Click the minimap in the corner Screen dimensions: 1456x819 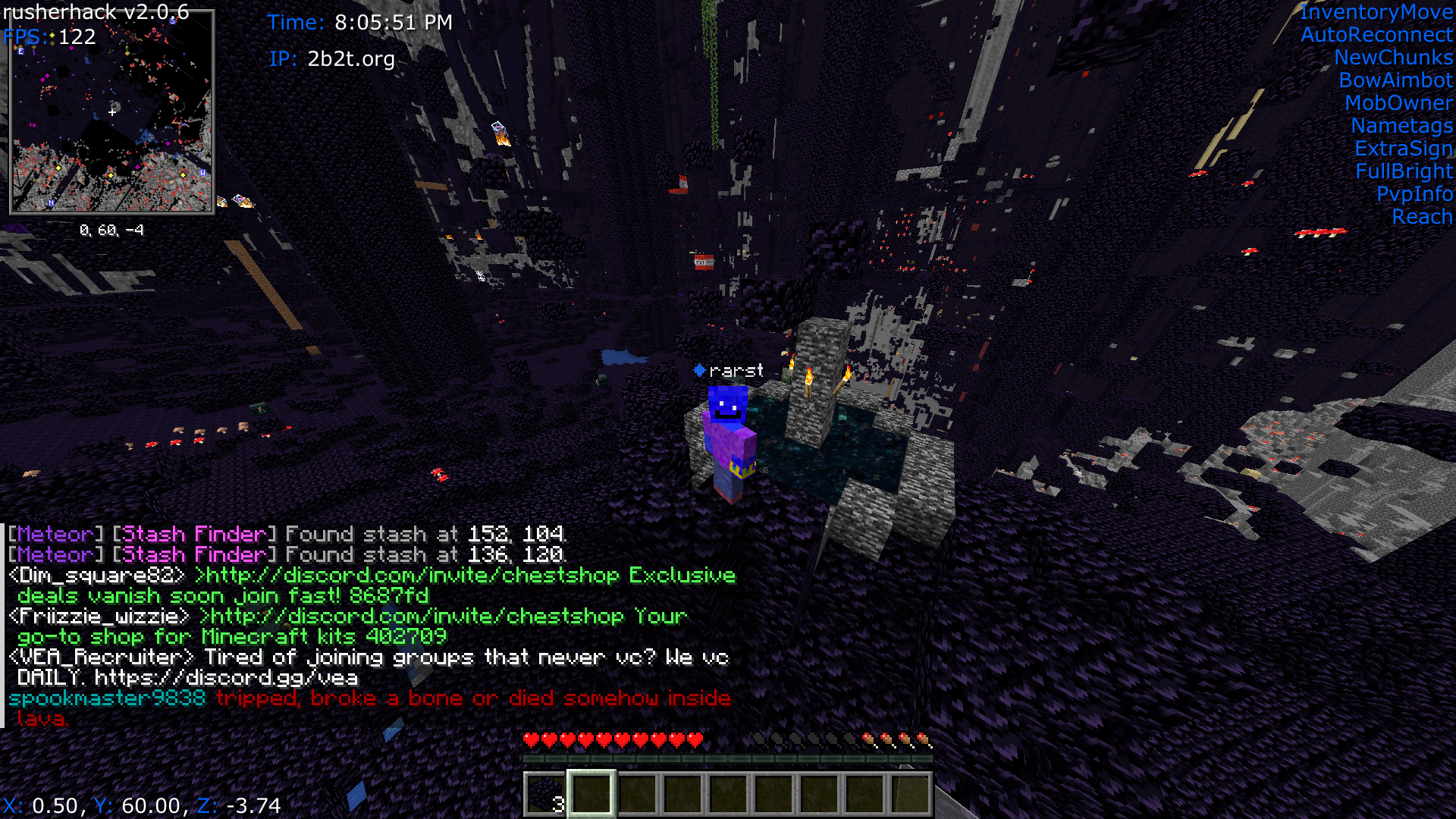pos(111,111)
